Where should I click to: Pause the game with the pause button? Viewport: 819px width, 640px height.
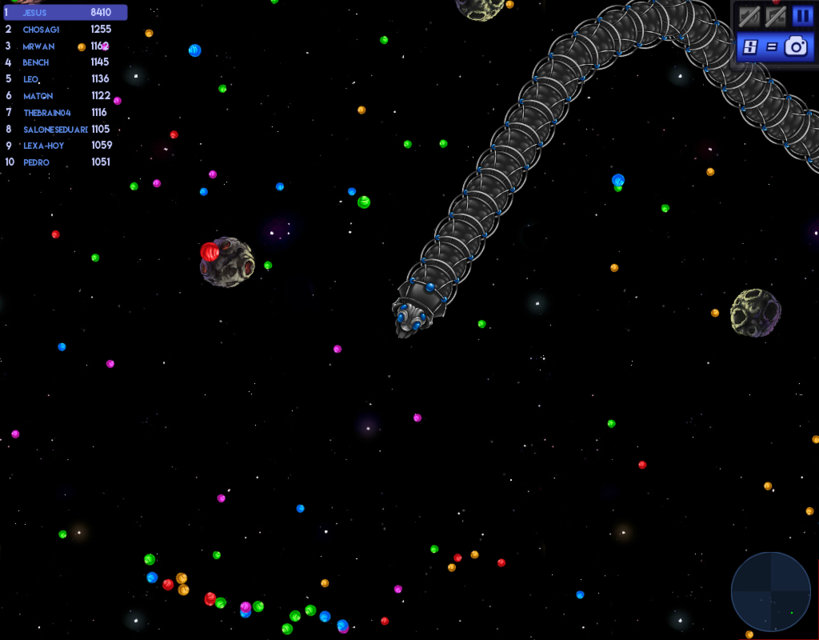(802, 16)
